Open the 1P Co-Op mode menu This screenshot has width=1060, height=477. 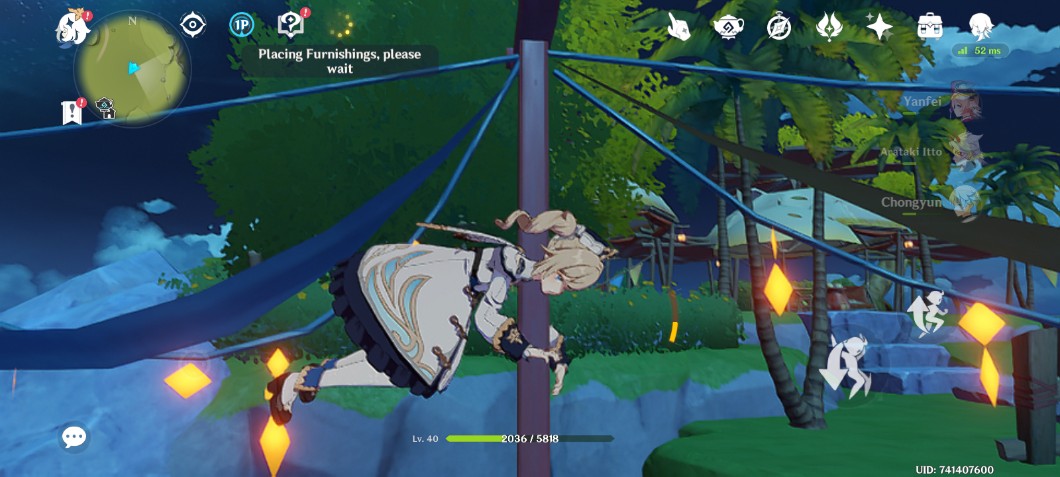[241, 25]
